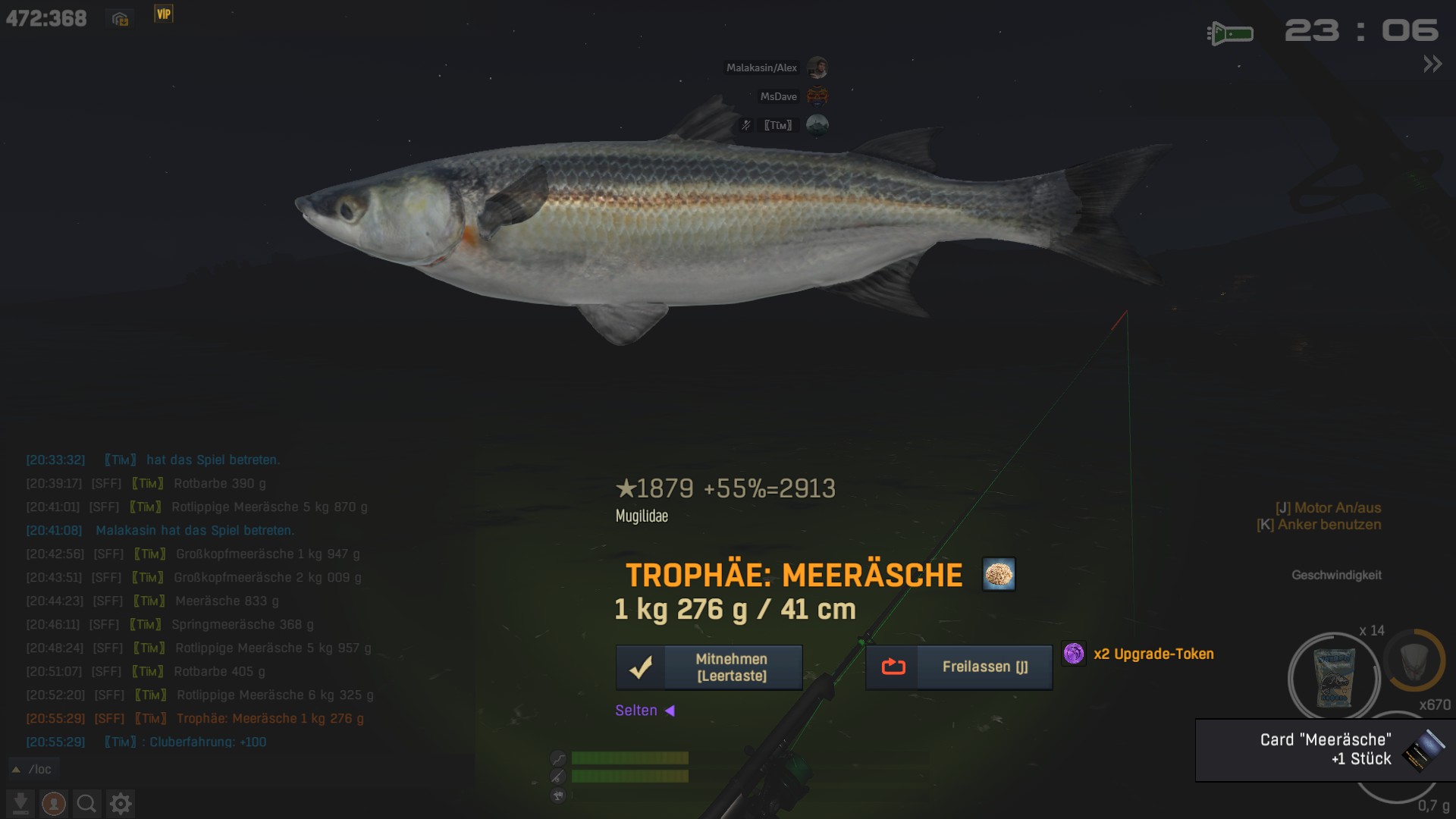Open the orange player profile chat icon
Screen dimensions: 1456x819
(53, 803)
